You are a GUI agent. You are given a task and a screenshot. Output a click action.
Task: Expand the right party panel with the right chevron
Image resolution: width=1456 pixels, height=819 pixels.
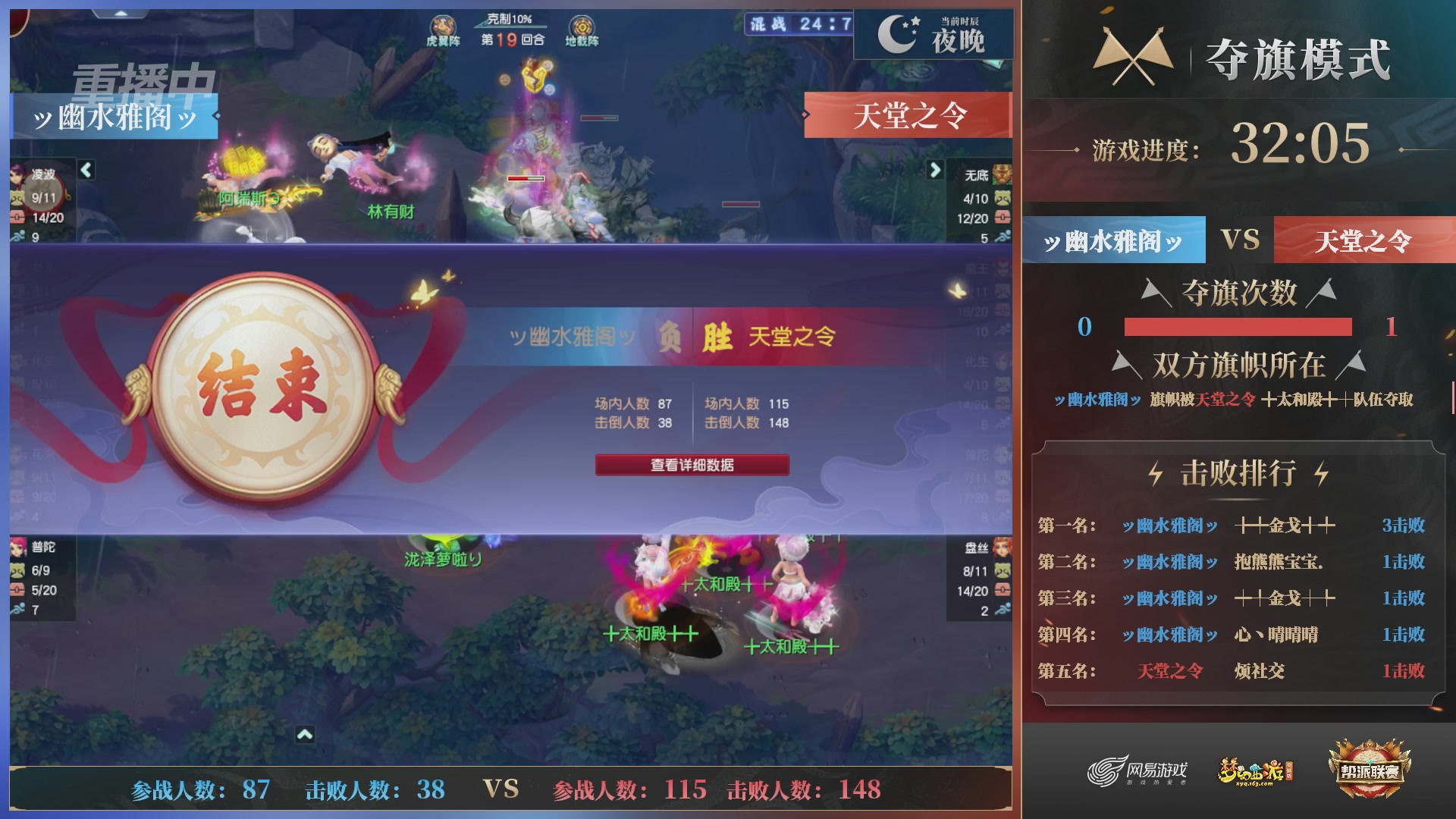(x=934, y=170)
